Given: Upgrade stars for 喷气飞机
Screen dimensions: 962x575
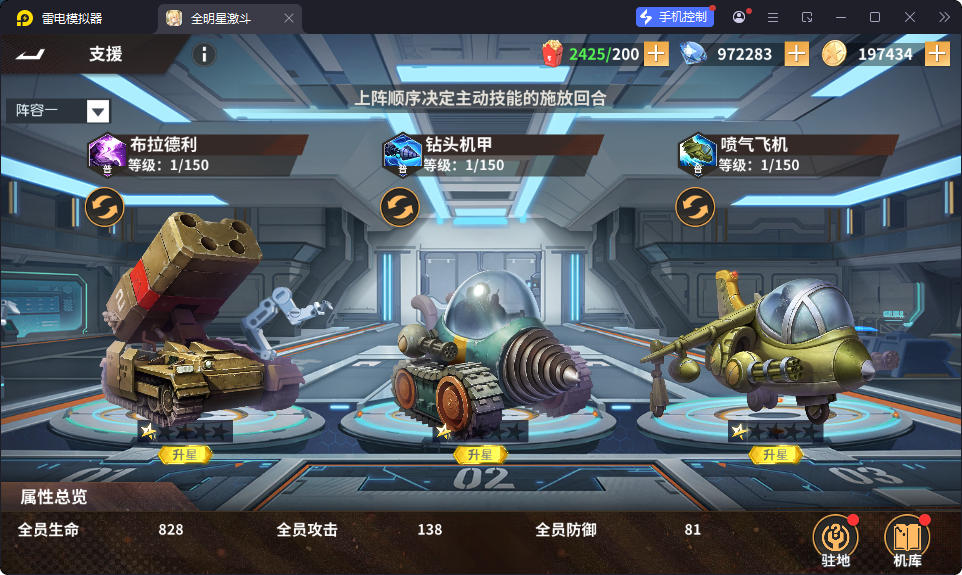Looking at the screenshot, I should click(776, 454).
